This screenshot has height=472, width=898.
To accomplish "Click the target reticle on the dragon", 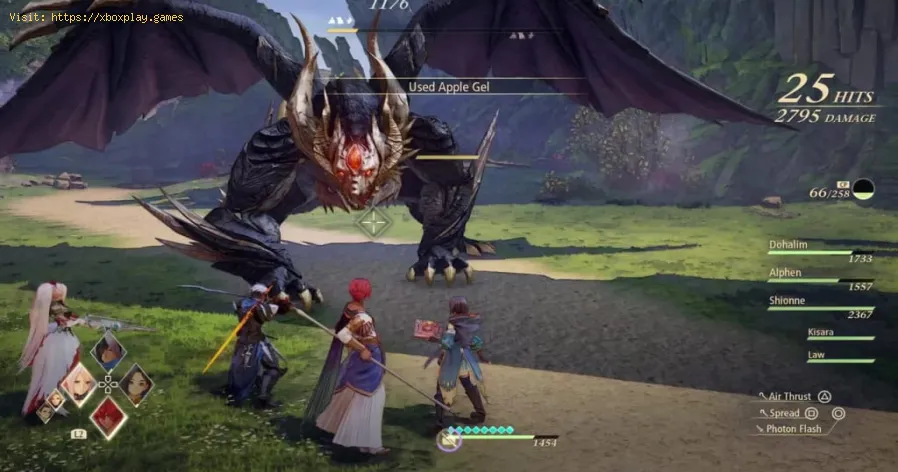I will click(374, 222).
